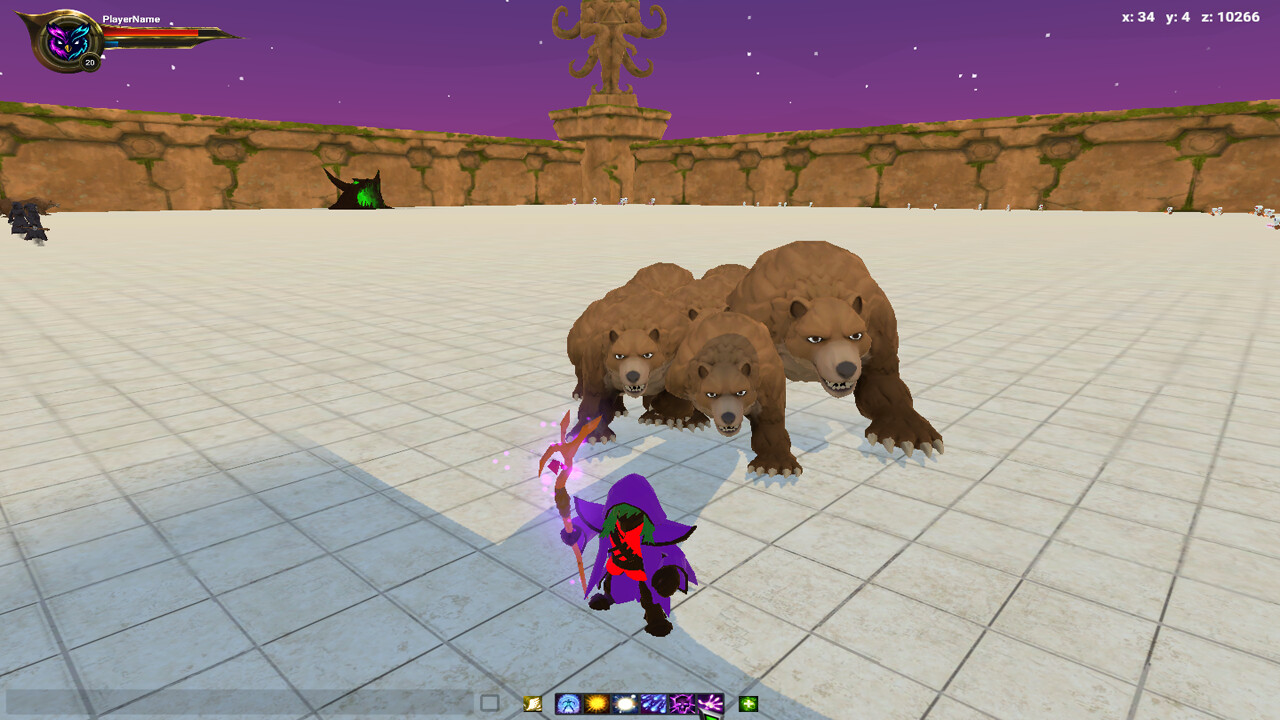Select the purple skull curse spell
Screen dimensions: 1280x720
coord(680,703)
